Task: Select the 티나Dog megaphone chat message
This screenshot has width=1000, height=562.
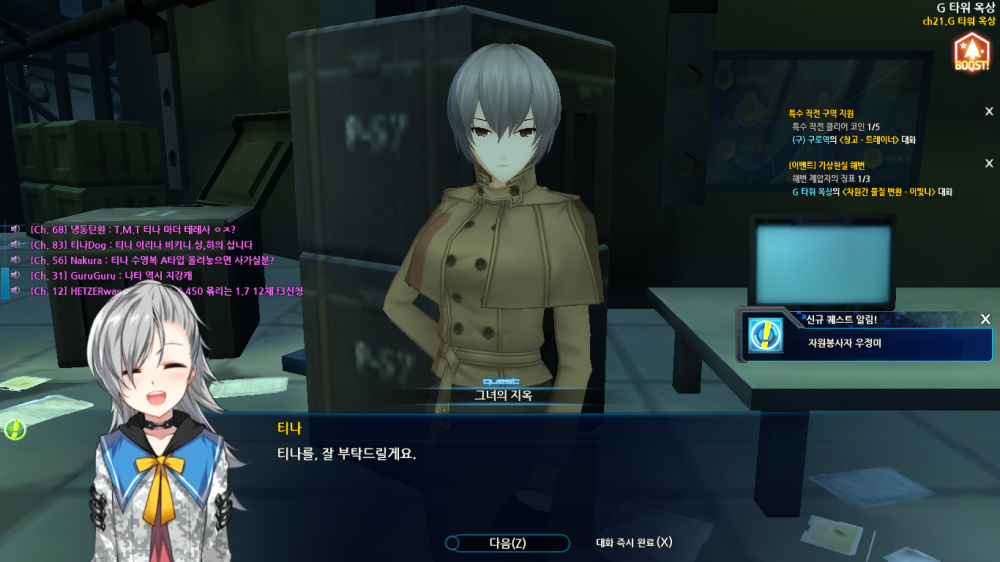Action: click(x=141, y=245)
